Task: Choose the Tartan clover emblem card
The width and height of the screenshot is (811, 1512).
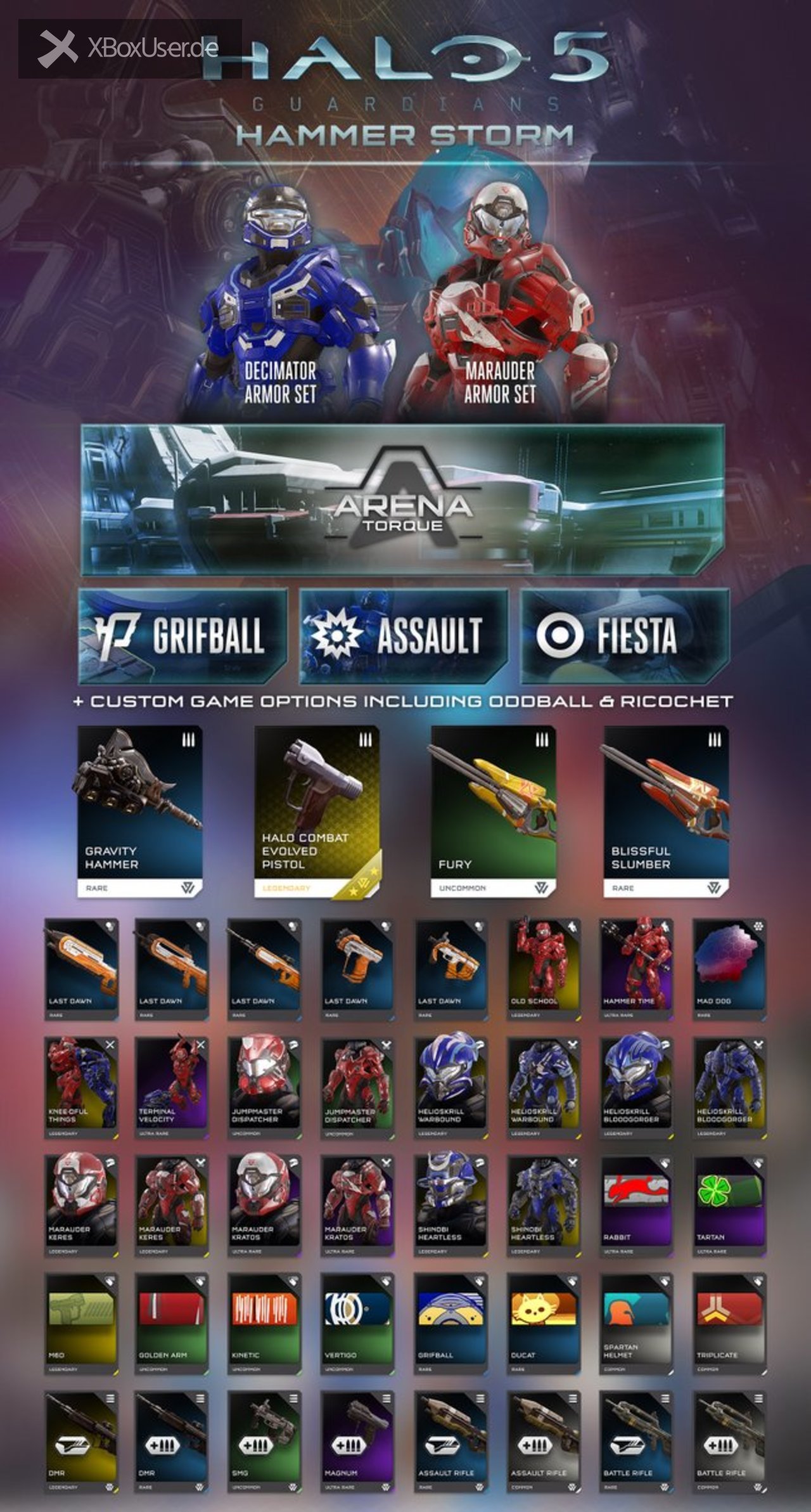Action: [x=729, y=1205]
